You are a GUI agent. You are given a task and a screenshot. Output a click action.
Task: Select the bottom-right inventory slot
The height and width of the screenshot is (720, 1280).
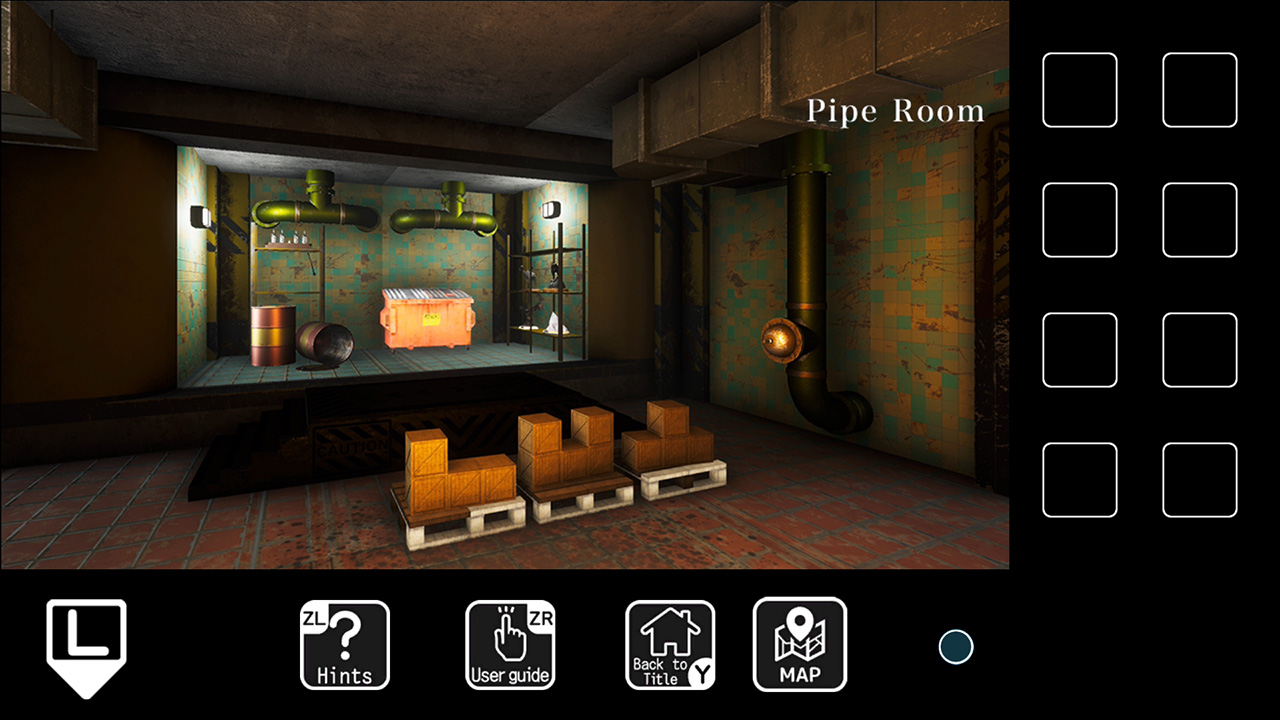[1198, 480]
